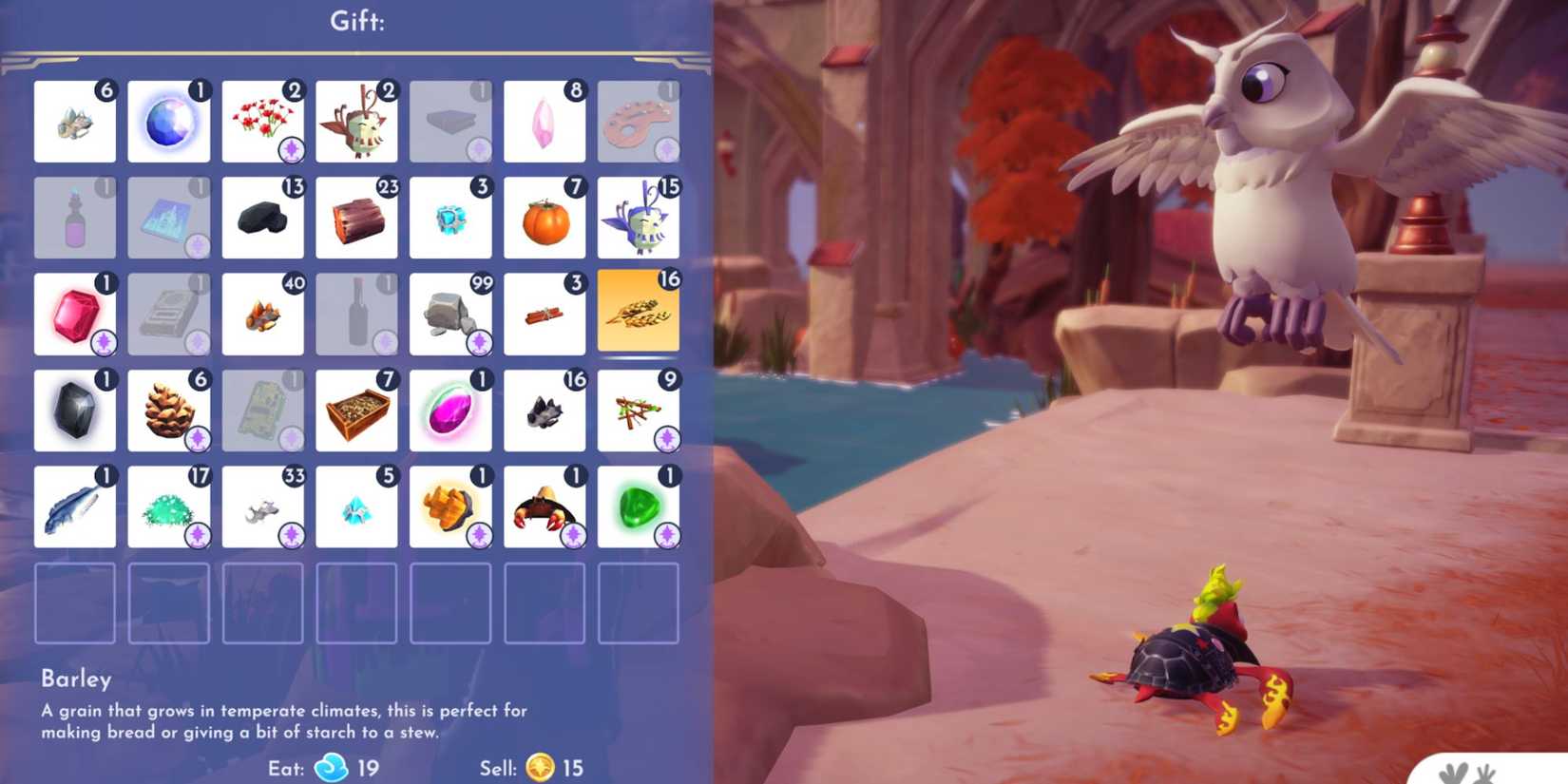Select the red flowers item
1568x784 pixels.
click(263, 122)
